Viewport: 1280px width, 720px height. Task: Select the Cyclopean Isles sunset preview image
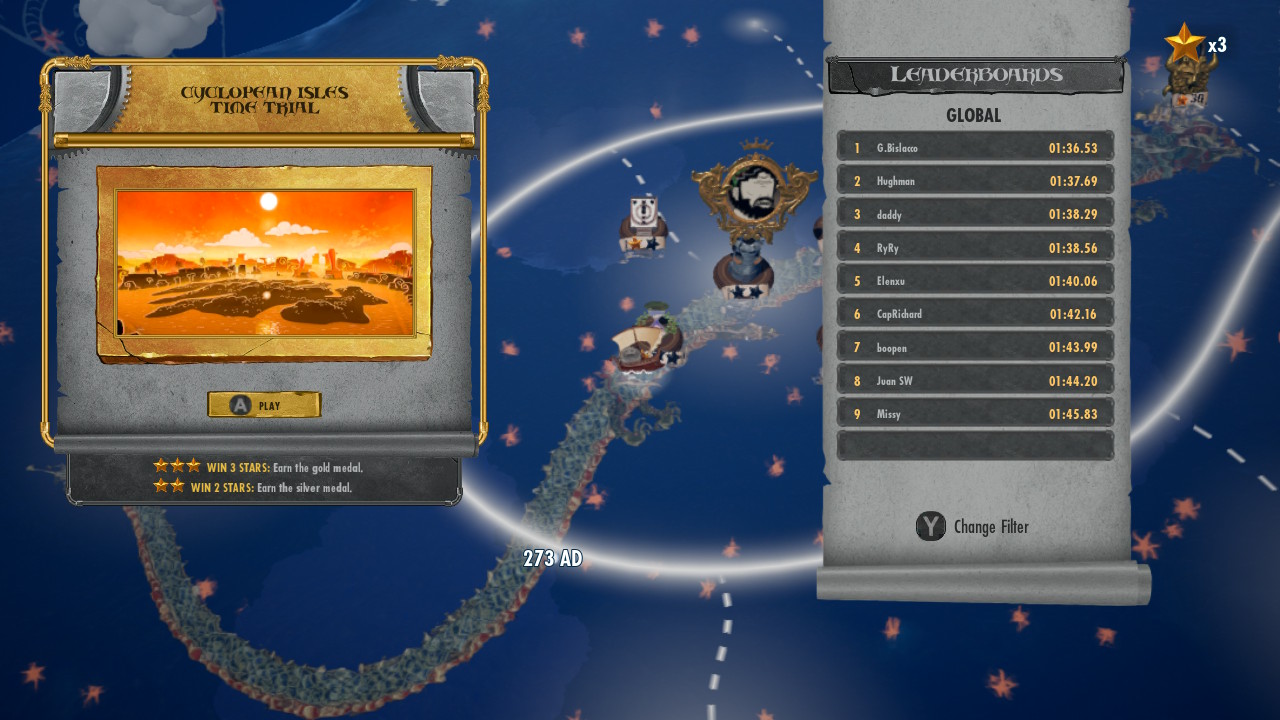(x=265, y=263)
